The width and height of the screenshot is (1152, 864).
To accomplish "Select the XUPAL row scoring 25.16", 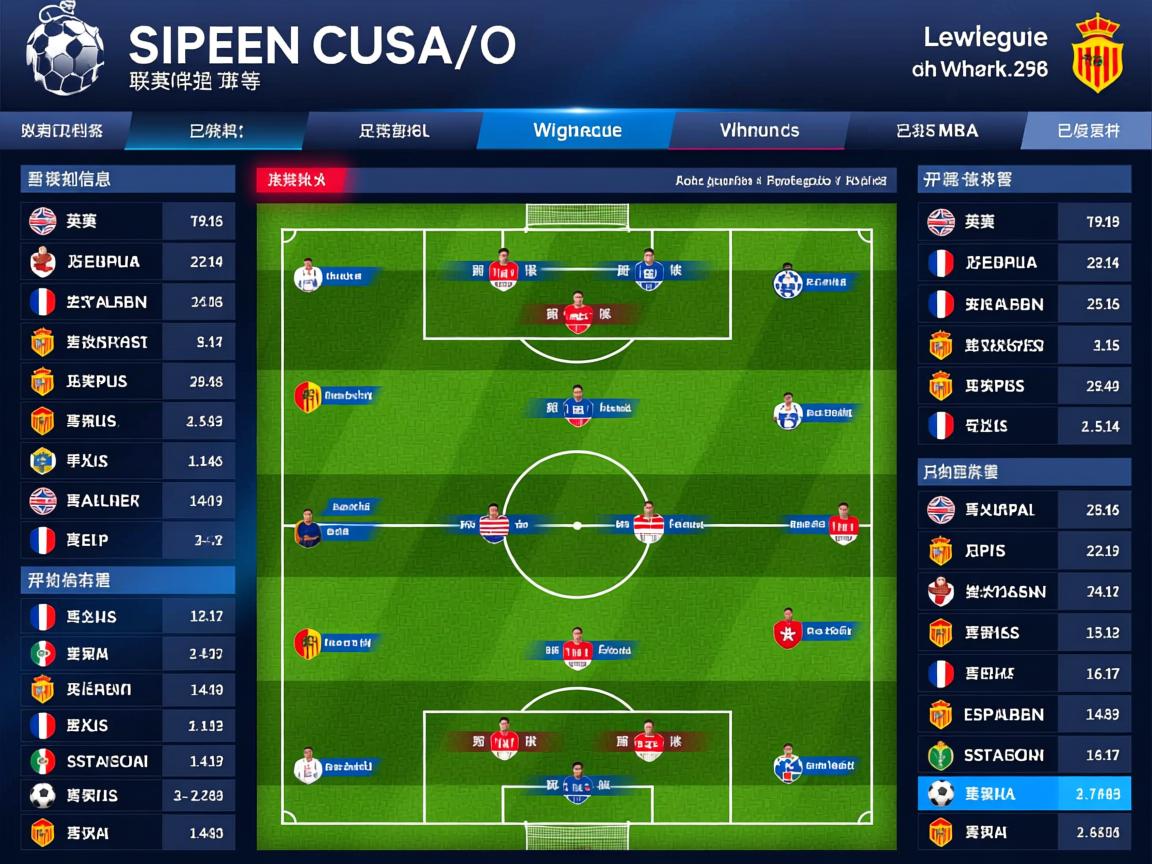I will pyautogui.click(x=1024, y=510).
